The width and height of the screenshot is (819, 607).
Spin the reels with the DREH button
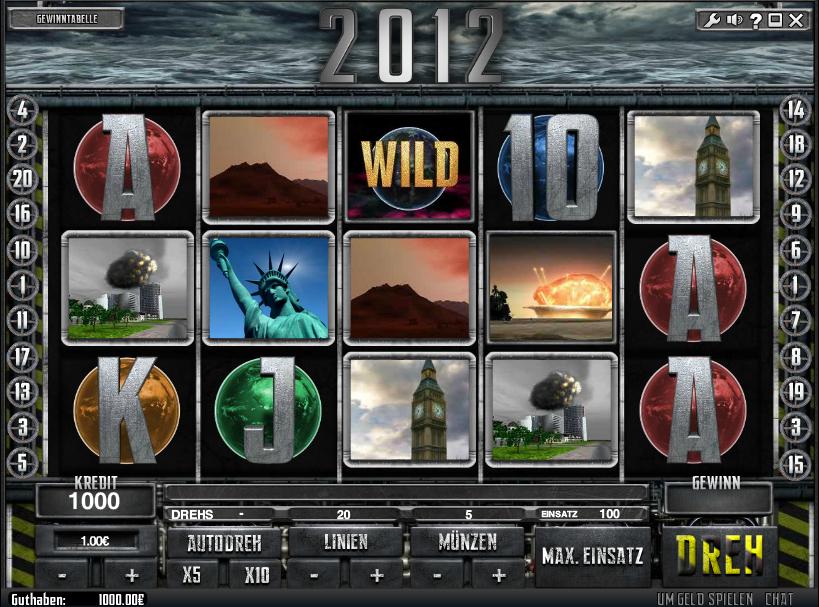[719, 552]
